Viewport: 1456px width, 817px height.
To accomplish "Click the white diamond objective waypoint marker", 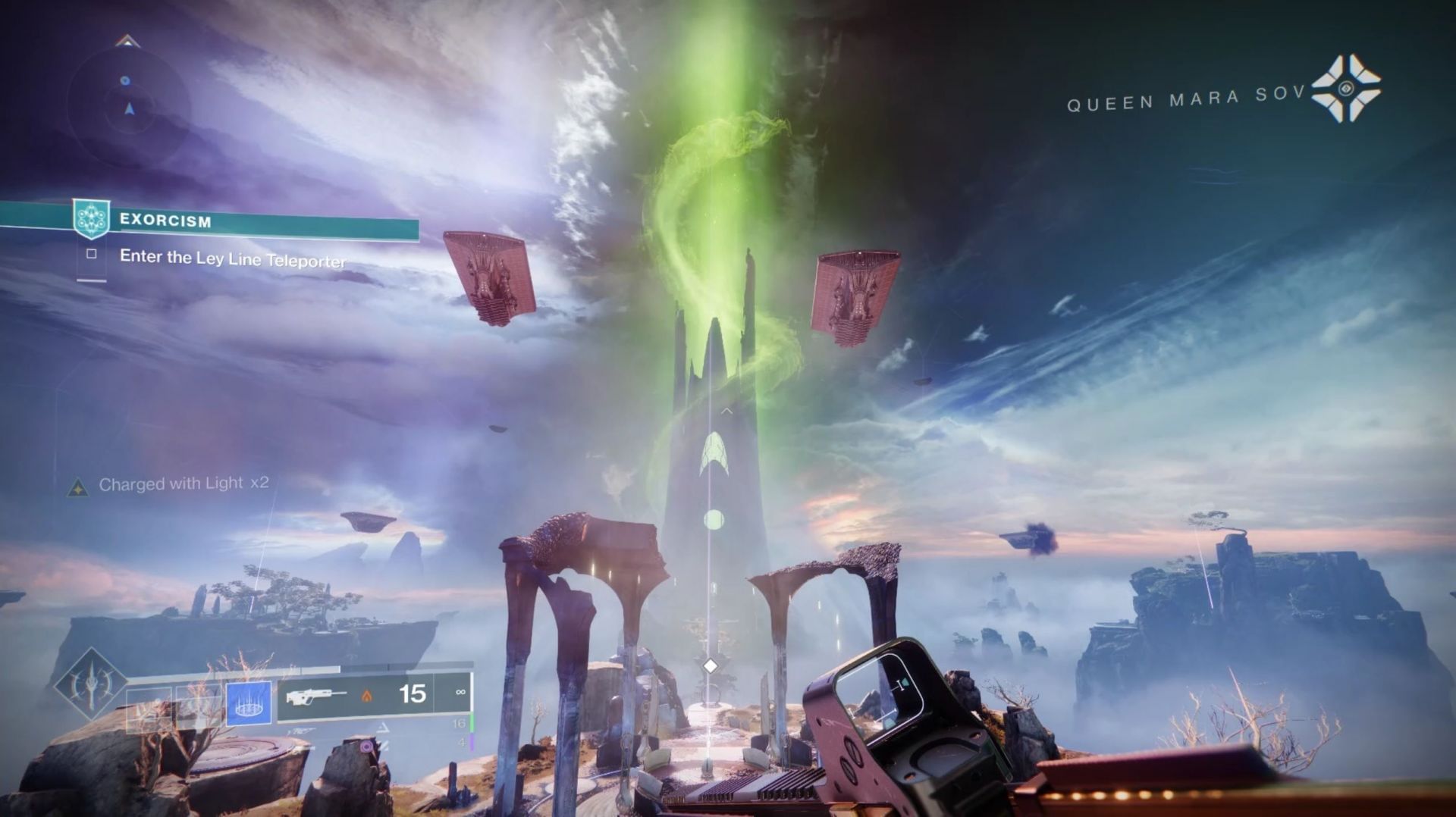I will tap(710, 665).
